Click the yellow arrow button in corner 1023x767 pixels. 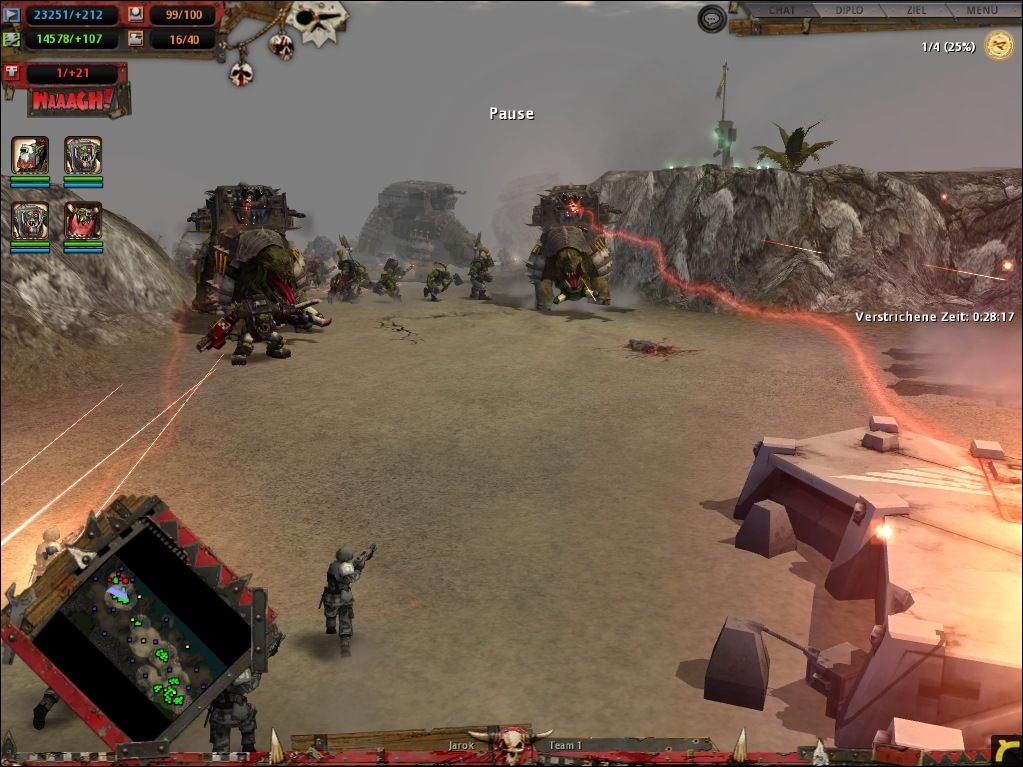[x=1005, y=750]
